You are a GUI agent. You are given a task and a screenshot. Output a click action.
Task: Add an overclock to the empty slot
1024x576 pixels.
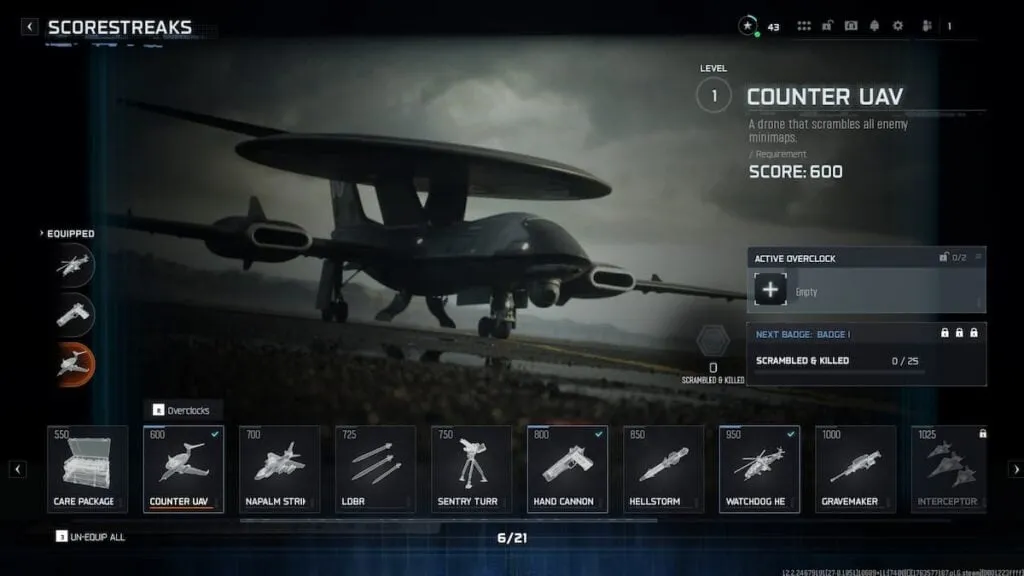tap(770, 291)
